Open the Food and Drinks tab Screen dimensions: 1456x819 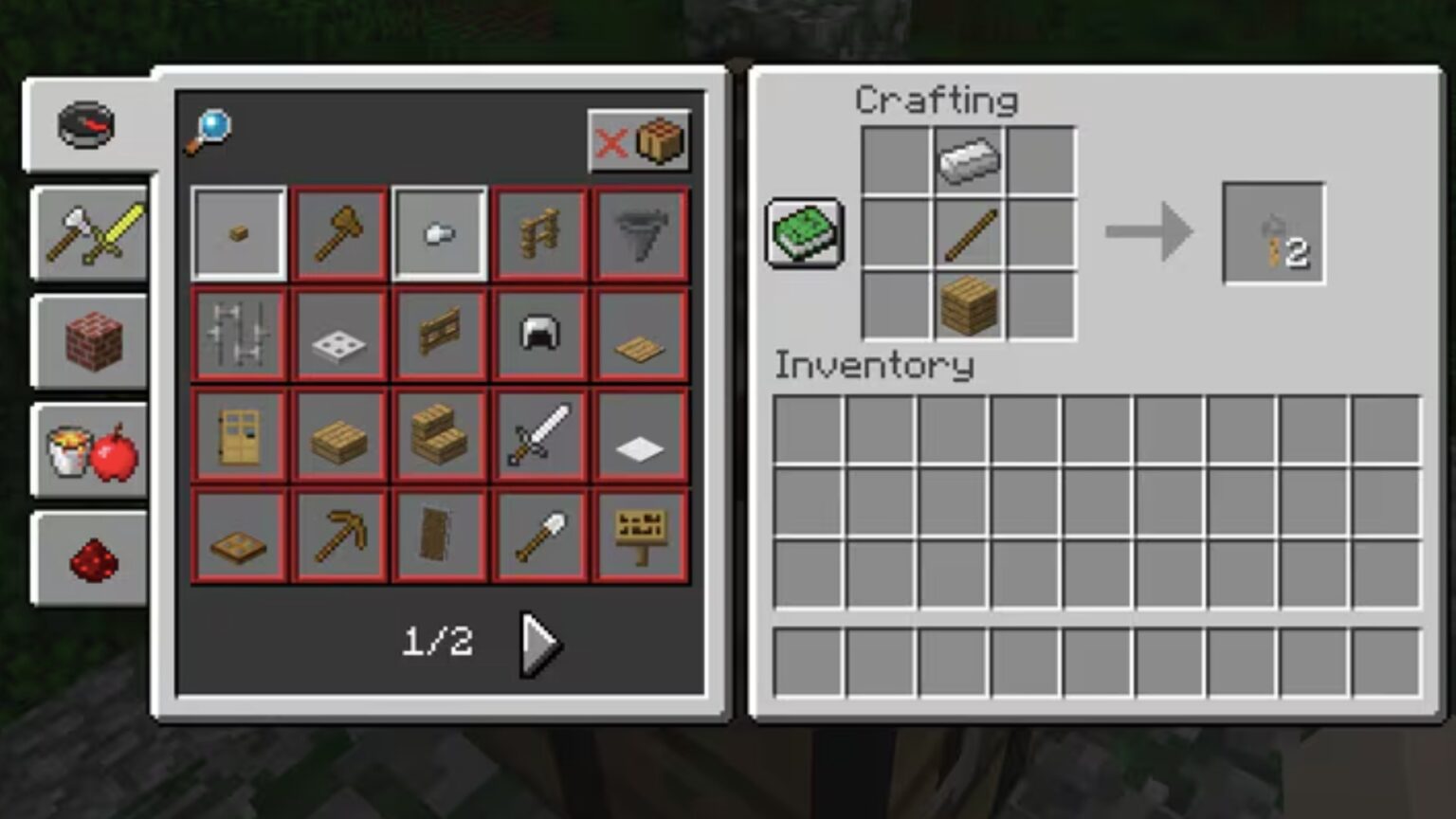89,452
